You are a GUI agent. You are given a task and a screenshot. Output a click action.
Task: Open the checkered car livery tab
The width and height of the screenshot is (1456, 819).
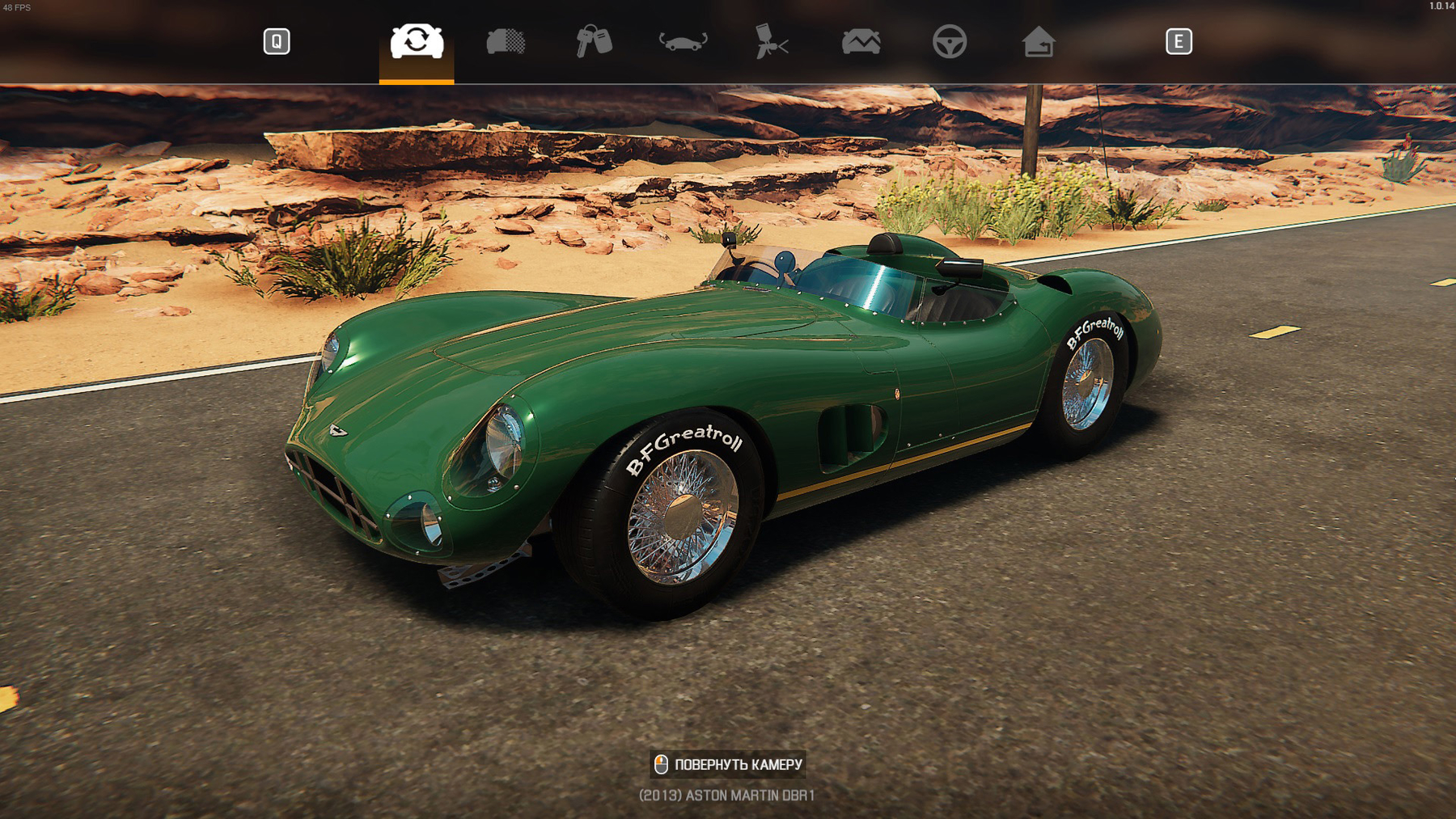click(x=506, y=41)
